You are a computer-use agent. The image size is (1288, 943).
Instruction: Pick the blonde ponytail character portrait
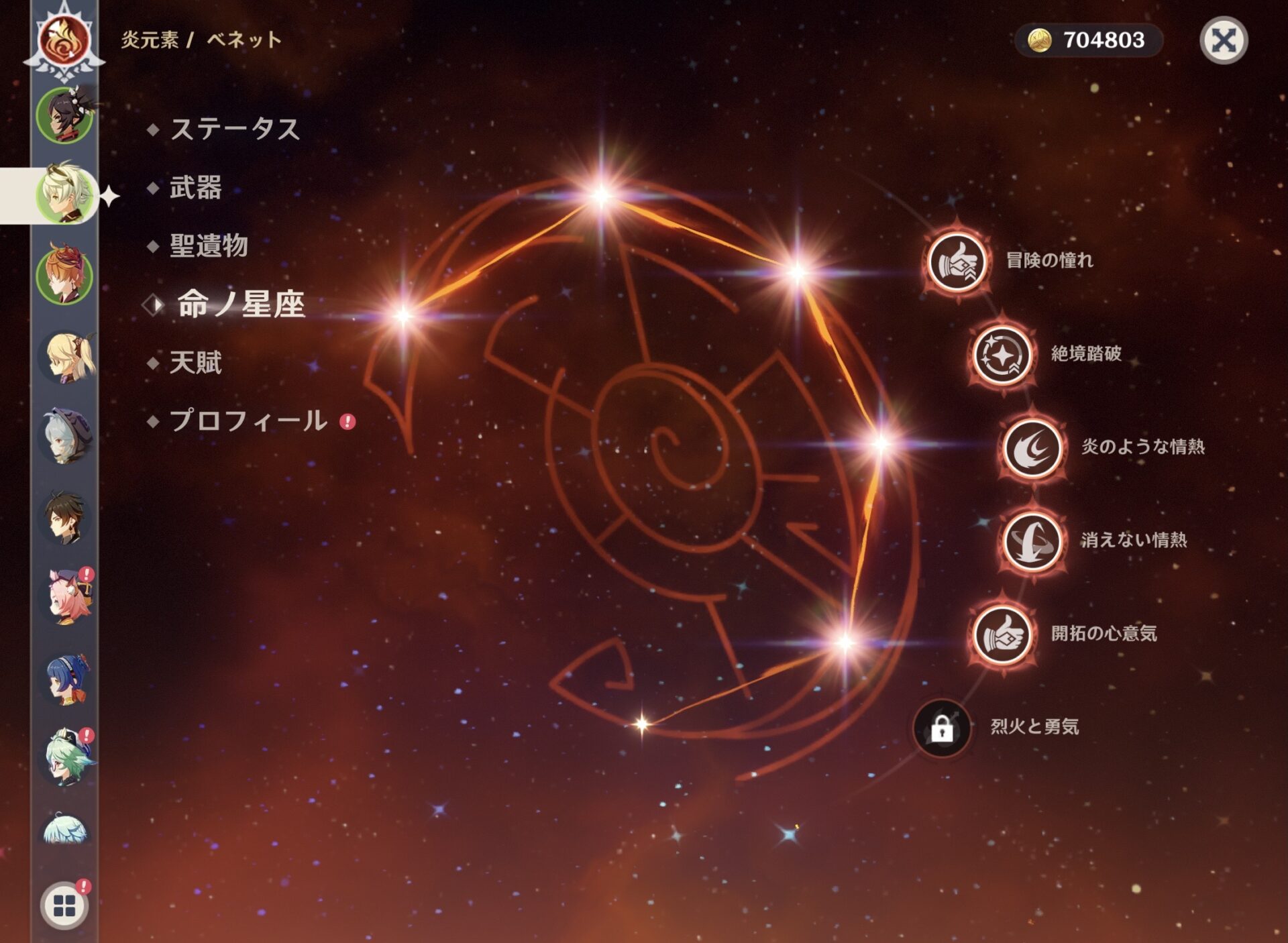[x=66, y=356]
